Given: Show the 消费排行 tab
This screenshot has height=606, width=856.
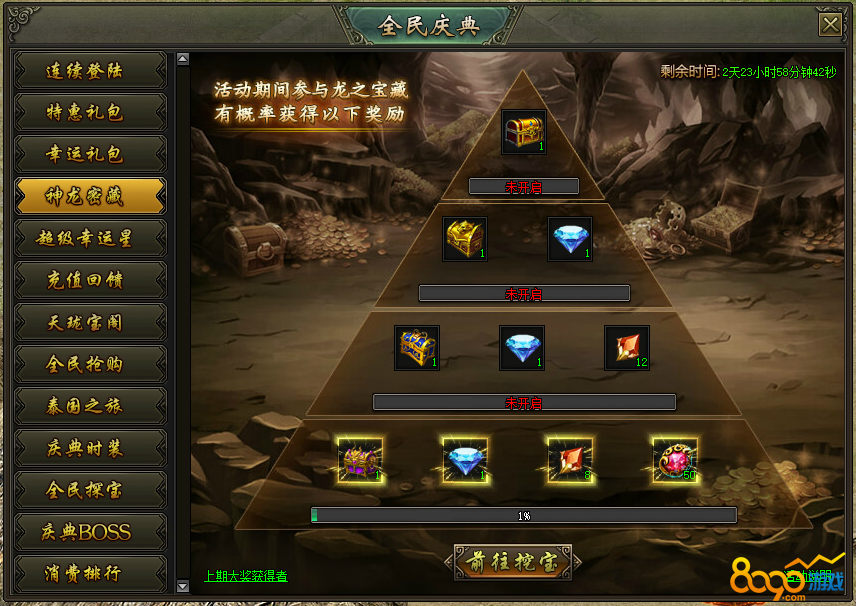Looking at the screenshot, I should click(x=90, y=574).
